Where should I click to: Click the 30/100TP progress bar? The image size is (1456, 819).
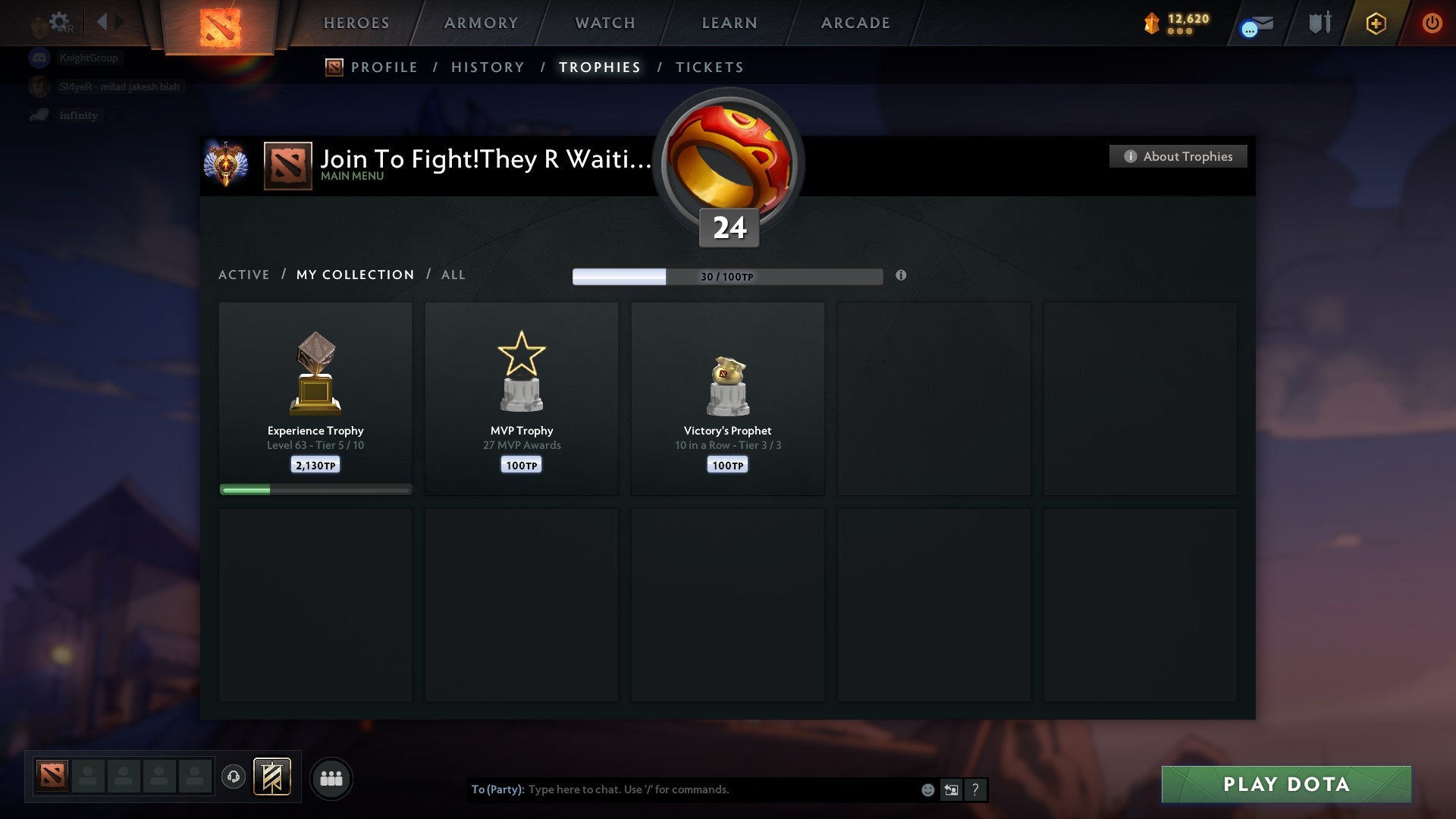(728, 276)
